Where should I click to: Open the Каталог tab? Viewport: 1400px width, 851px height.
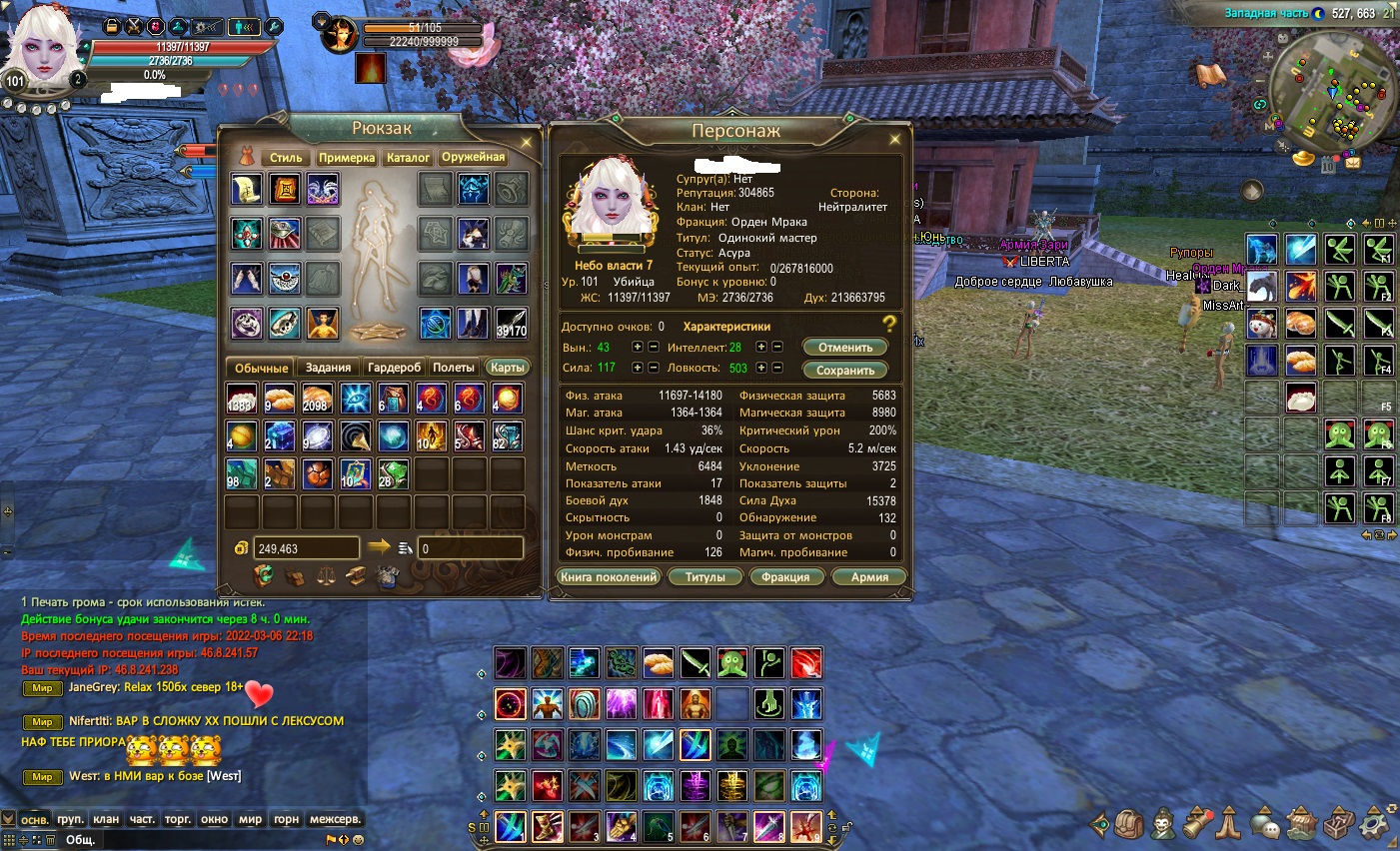[x=408, y=158]
